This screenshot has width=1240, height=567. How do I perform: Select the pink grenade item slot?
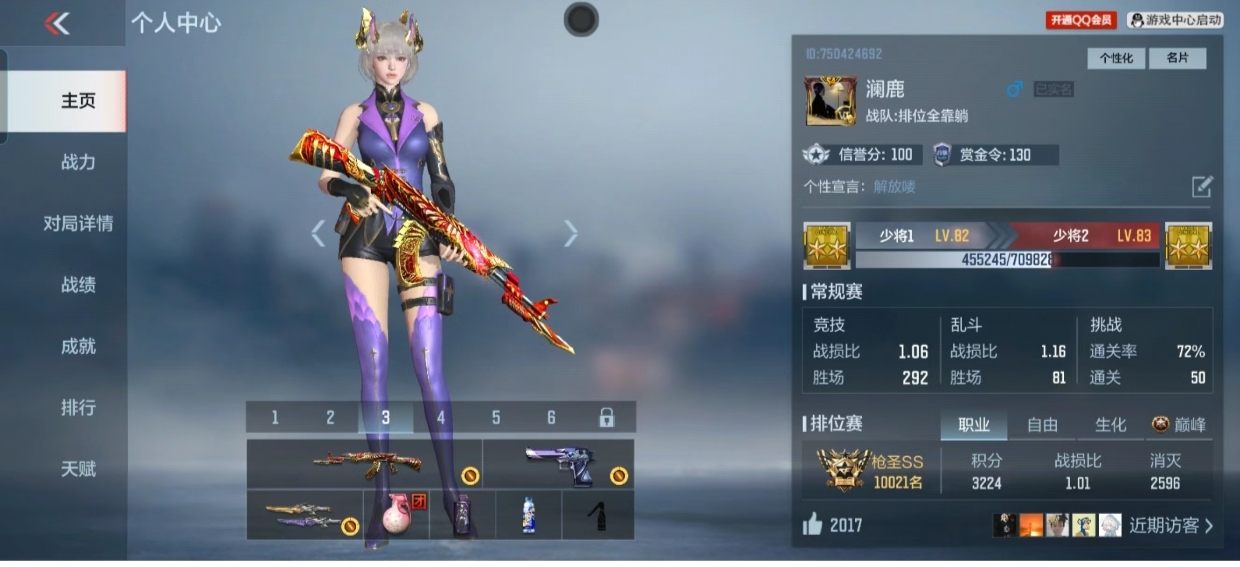pos(397,515)
